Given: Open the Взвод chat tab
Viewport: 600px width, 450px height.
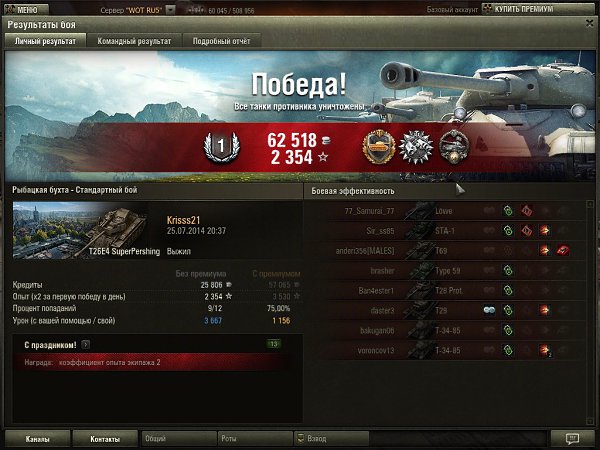Looking at the screenshot, I should (330, 438).
